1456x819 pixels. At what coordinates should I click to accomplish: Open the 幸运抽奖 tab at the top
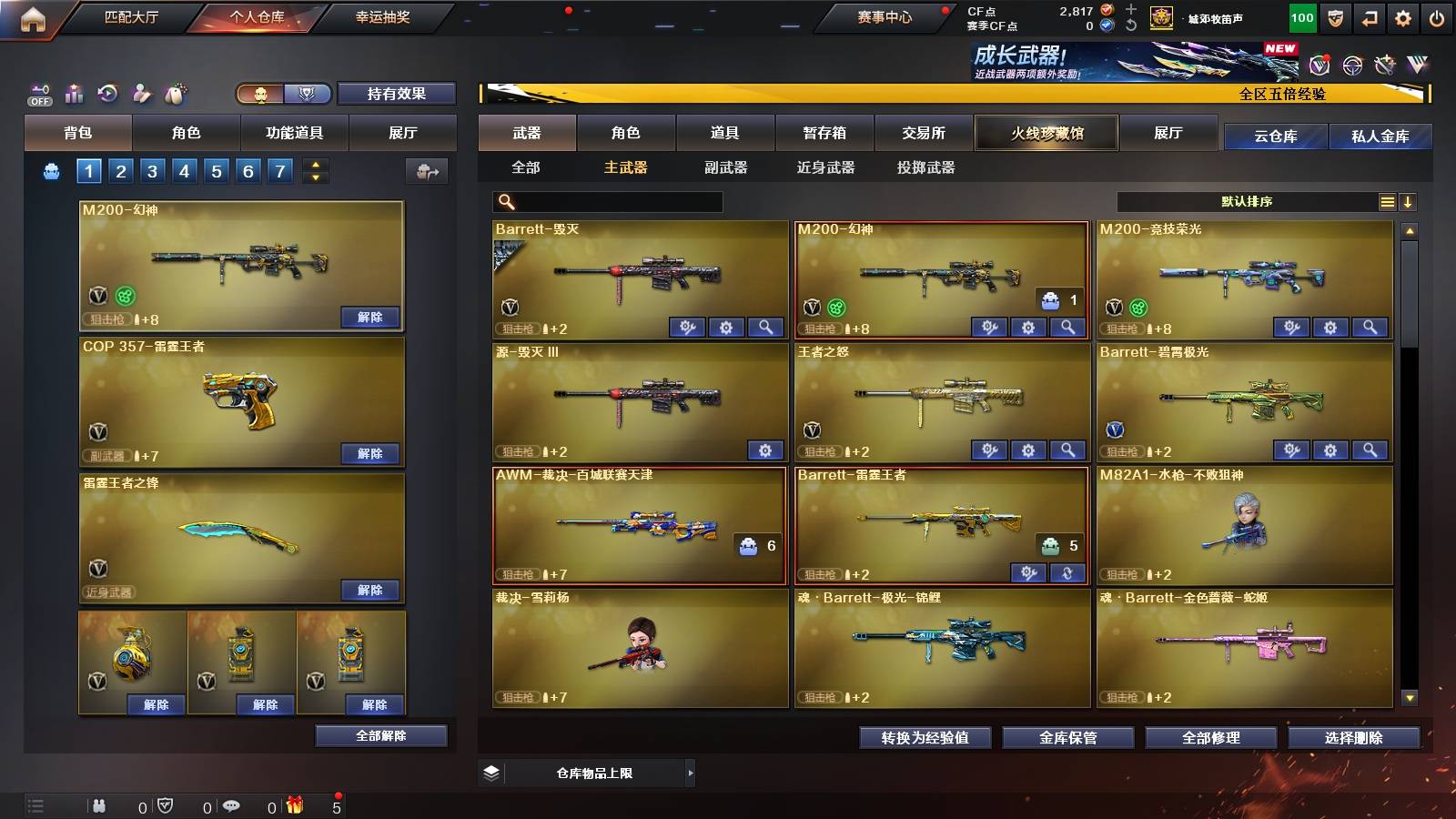382,16
